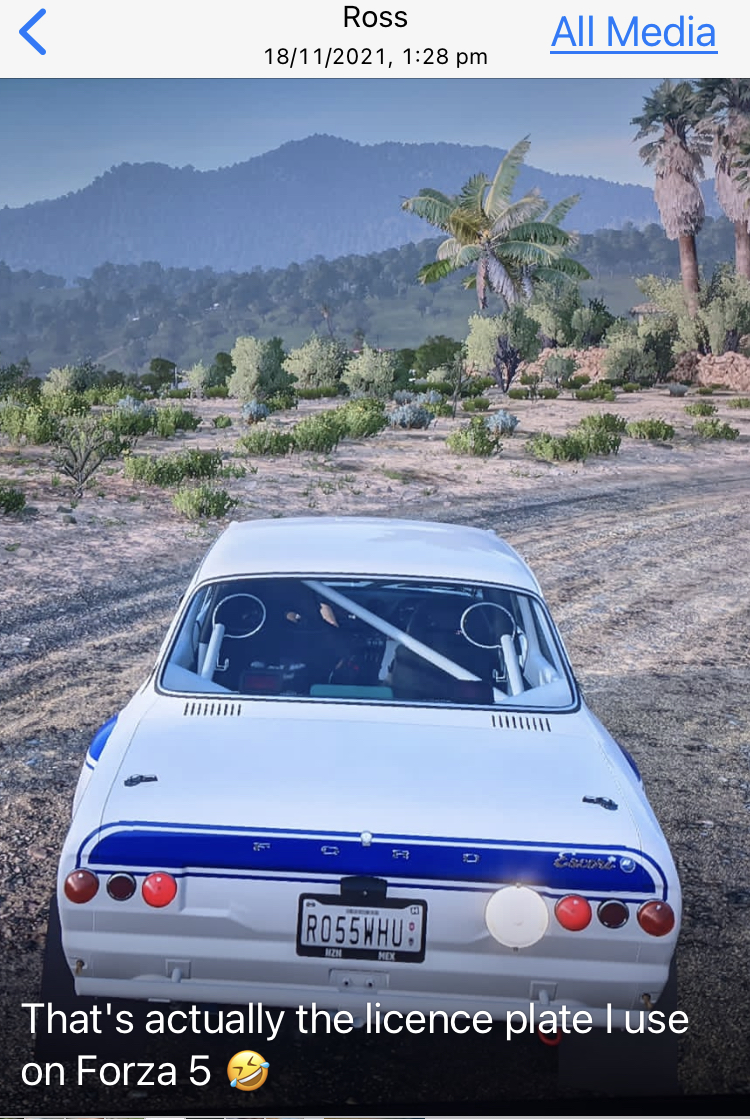Open the All Media link
The width and height of the screenshot is (750, 1119).
pos(633,33)
